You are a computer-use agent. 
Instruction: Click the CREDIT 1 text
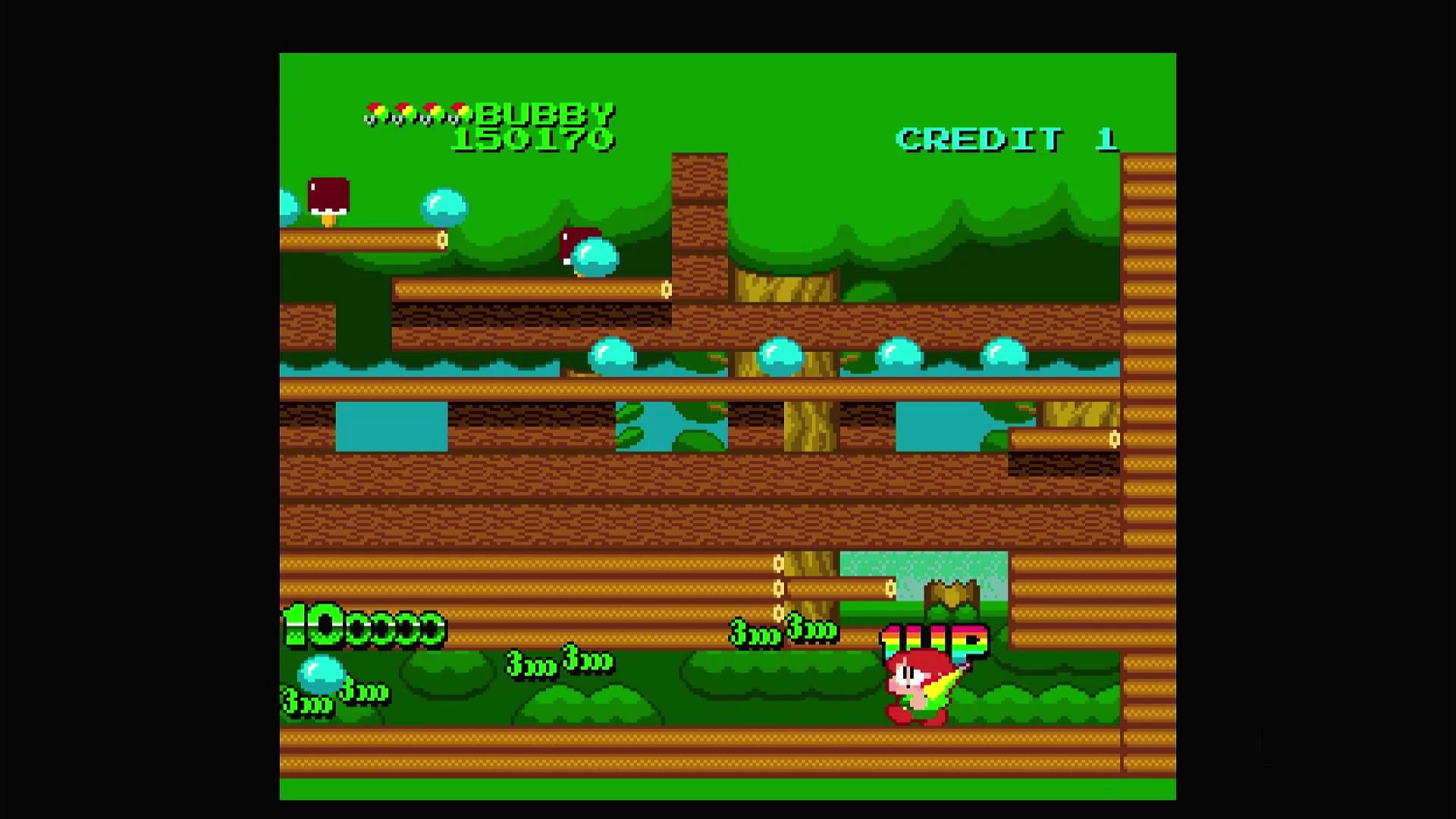pos(1005,137)
